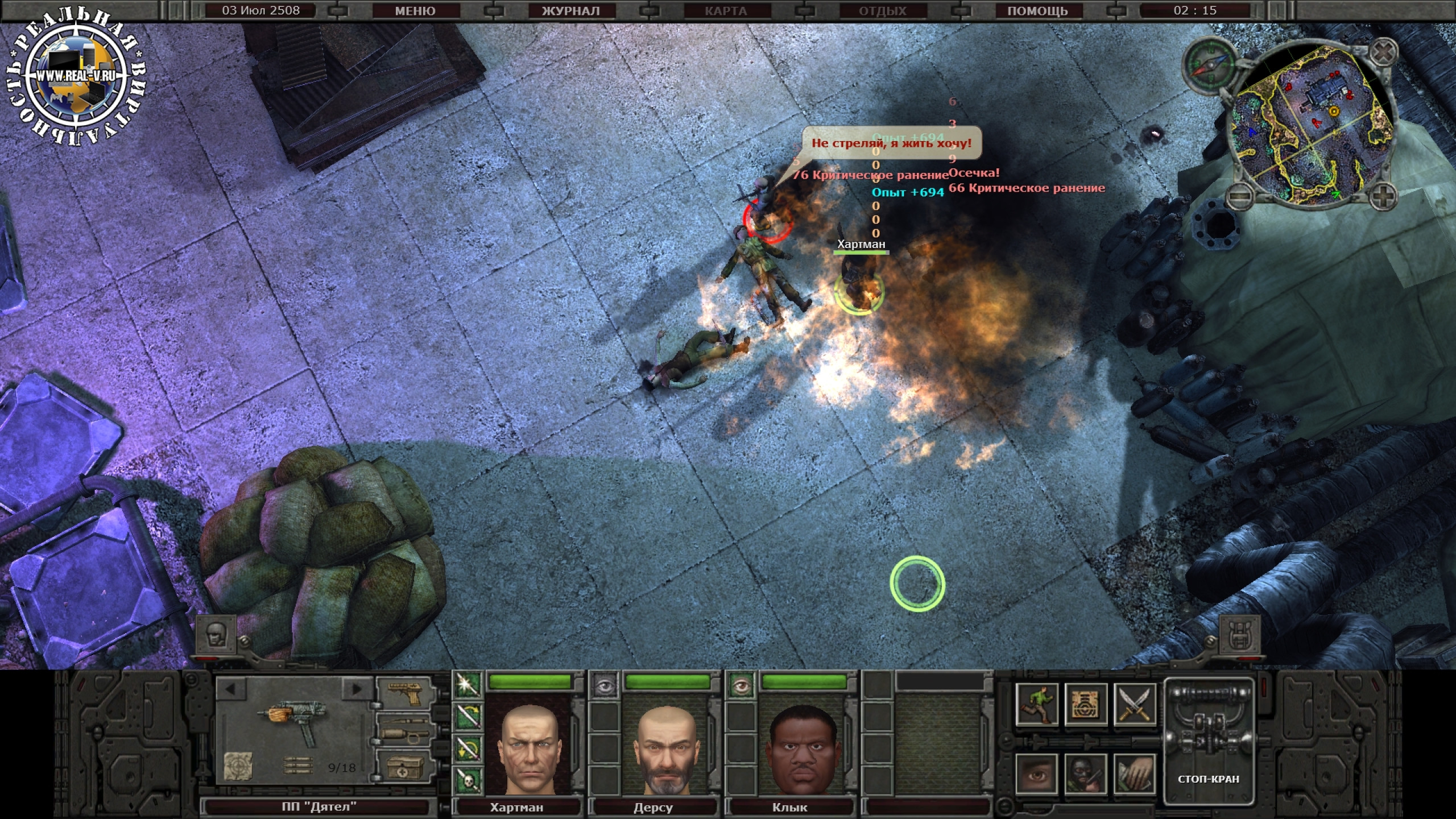Click the masked gunman stealth icon
The height and width of the screenshot is (819, 1456).
pyautogui.click(x=1085, y=774)
